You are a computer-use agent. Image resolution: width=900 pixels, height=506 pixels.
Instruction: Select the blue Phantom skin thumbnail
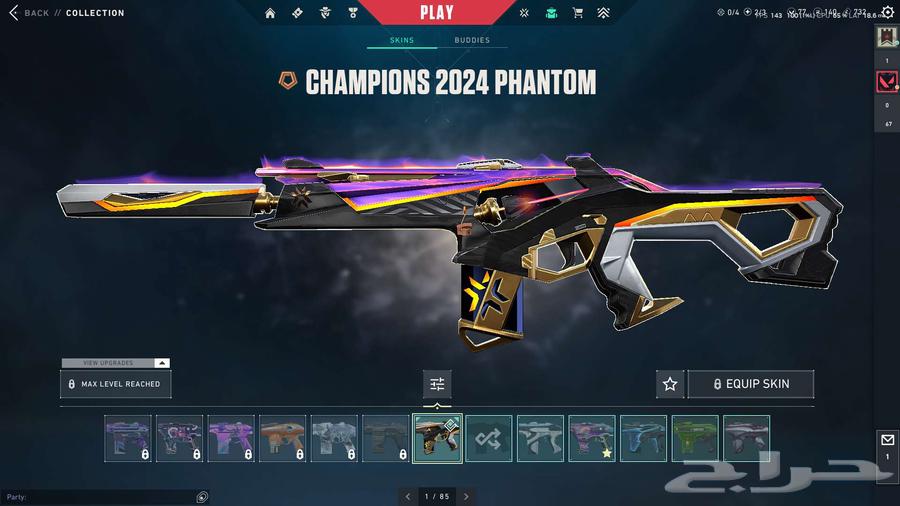[x=643, y=438]
